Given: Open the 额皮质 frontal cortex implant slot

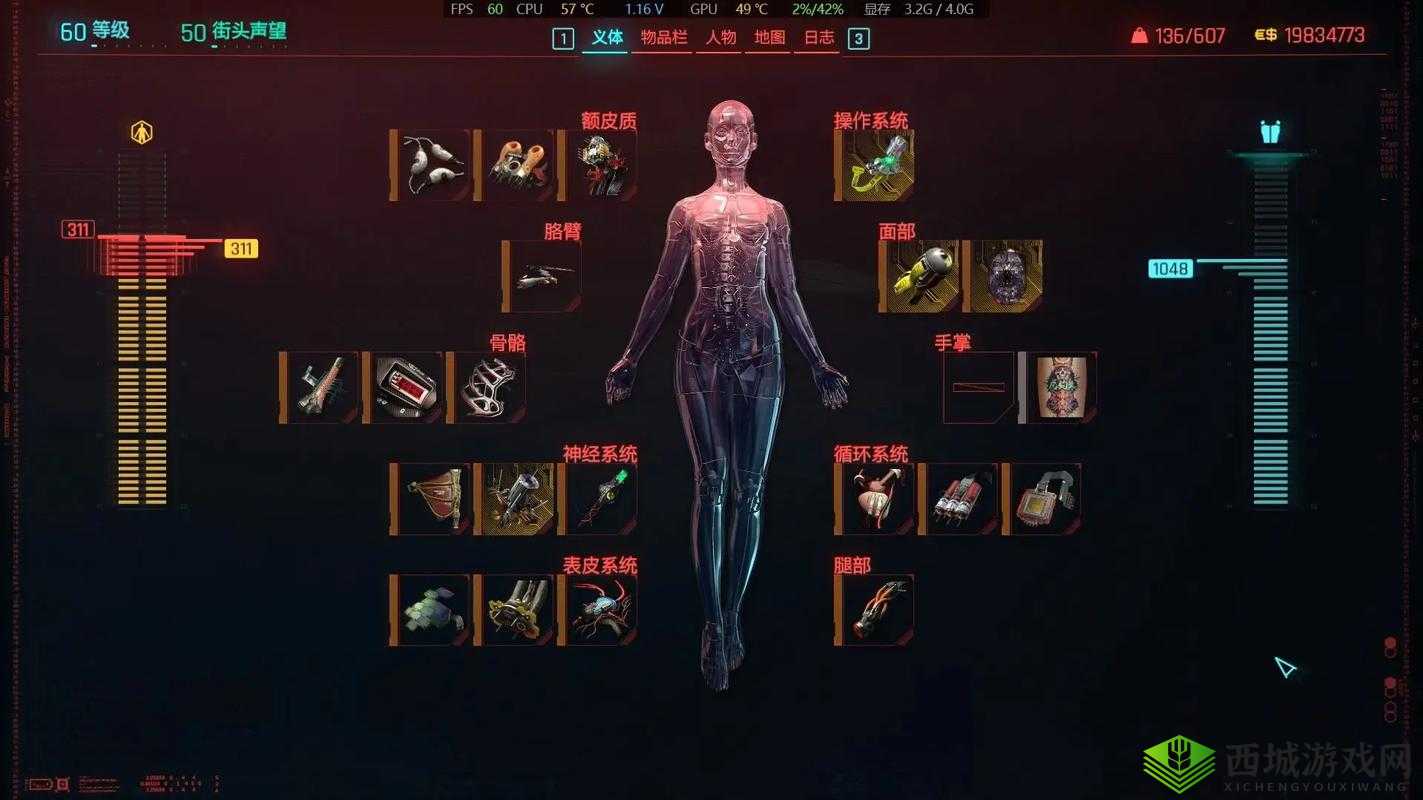Looking at the screenshot, I should click(x=601, y=166).
